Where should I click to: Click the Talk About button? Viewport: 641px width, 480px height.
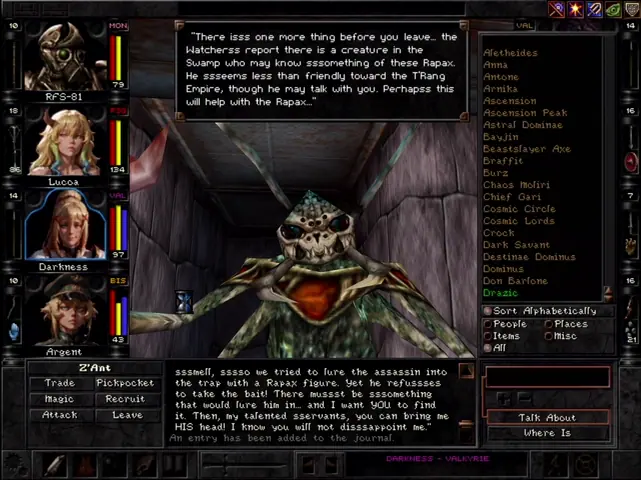click(547, 417)
